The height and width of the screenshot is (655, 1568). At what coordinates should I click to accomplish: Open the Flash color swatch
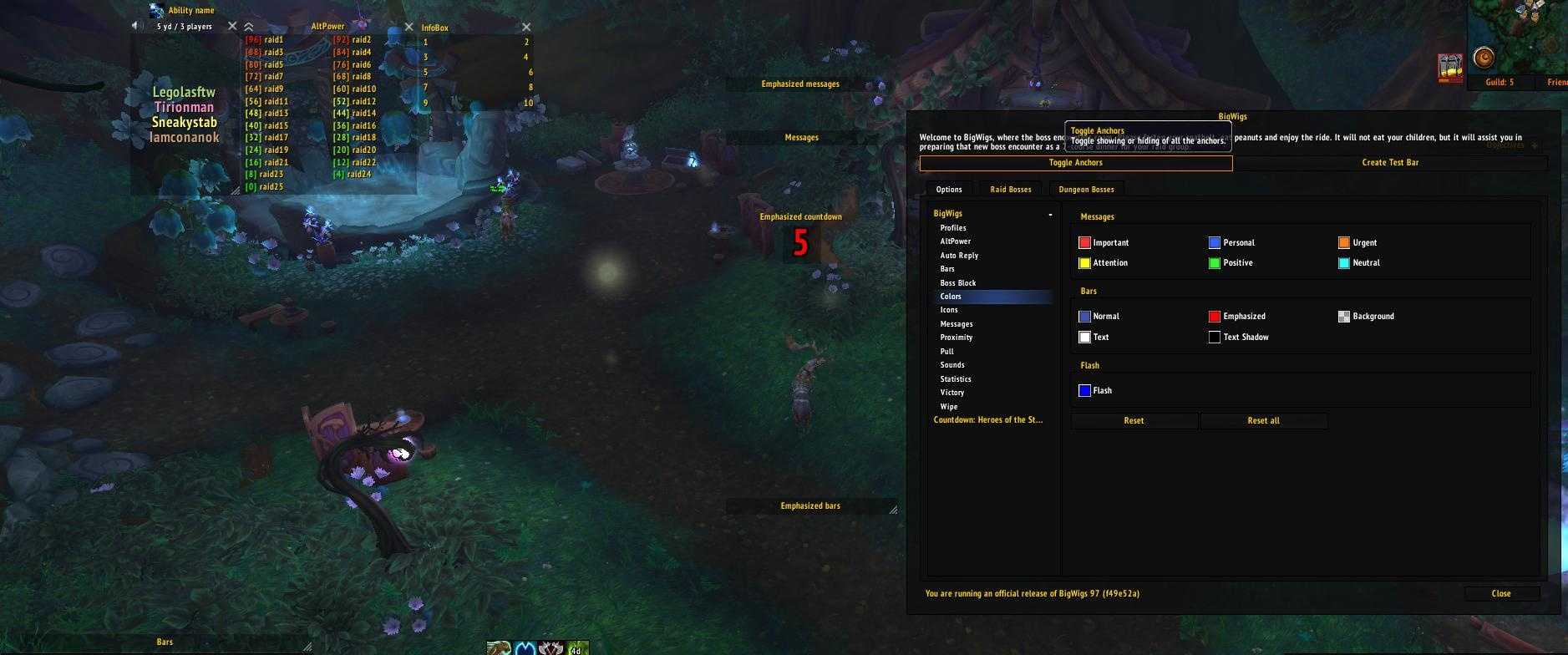click(x=1084, y=391)
